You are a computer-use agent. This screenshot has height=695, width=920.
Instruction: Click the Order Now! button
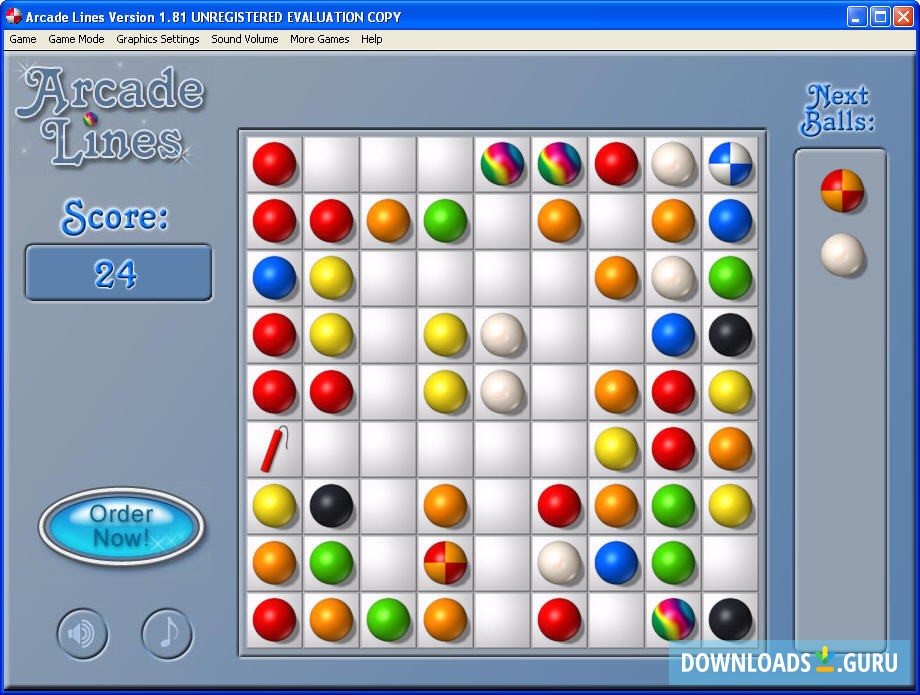click(x=121, y=526)
